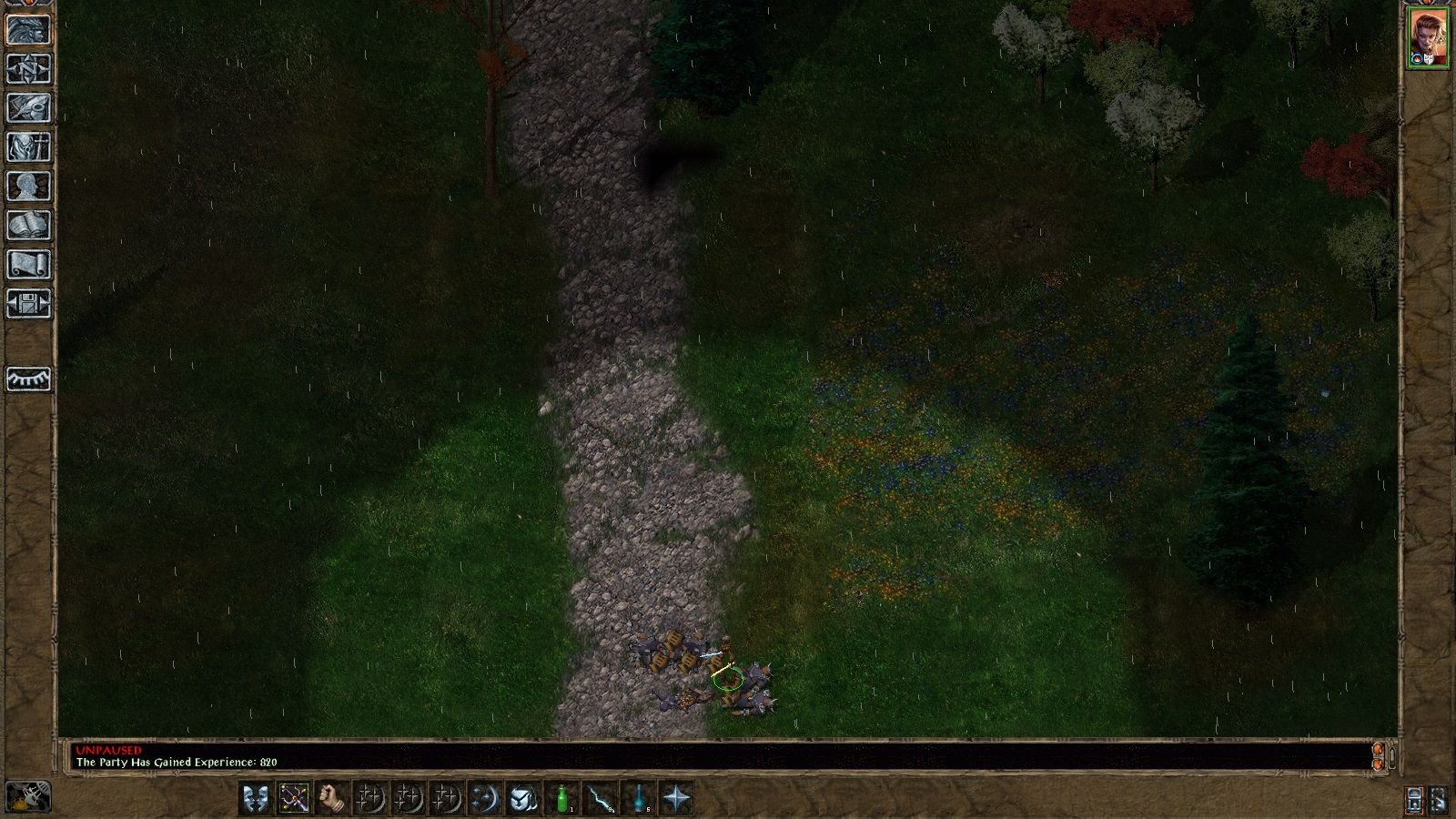Open the journal with the quill button

tap(28, 108)
